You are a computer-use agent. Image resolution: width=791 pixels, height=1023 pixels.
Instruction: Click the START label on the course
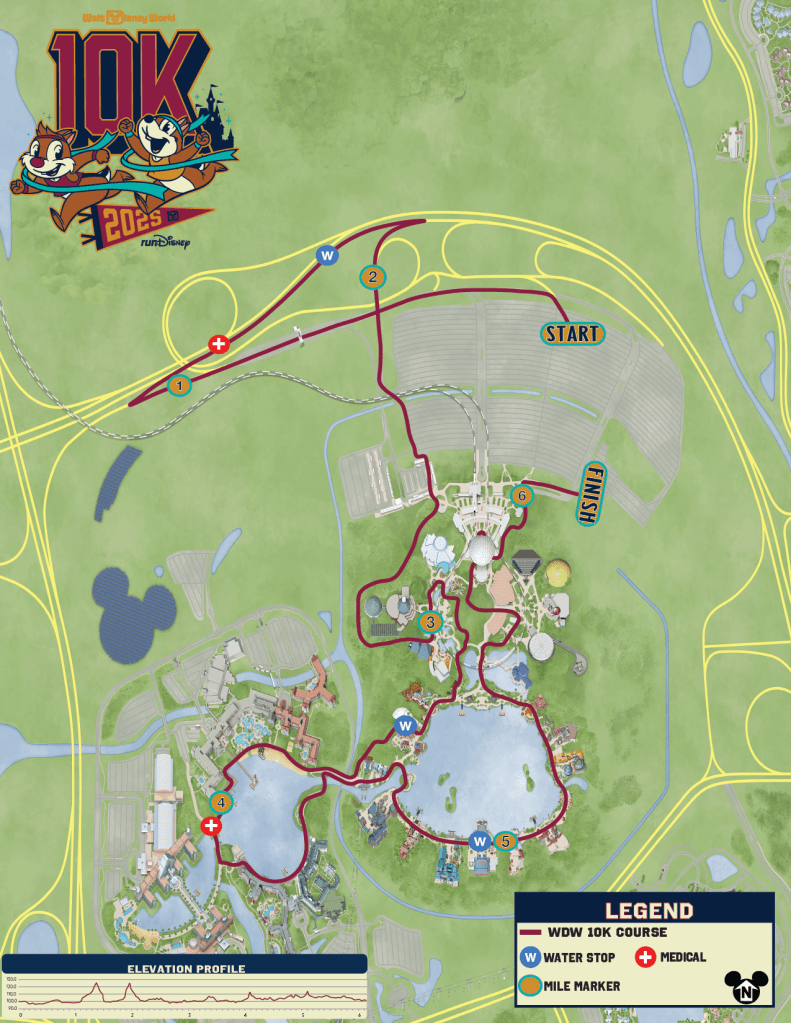click(x=573, y=334)
